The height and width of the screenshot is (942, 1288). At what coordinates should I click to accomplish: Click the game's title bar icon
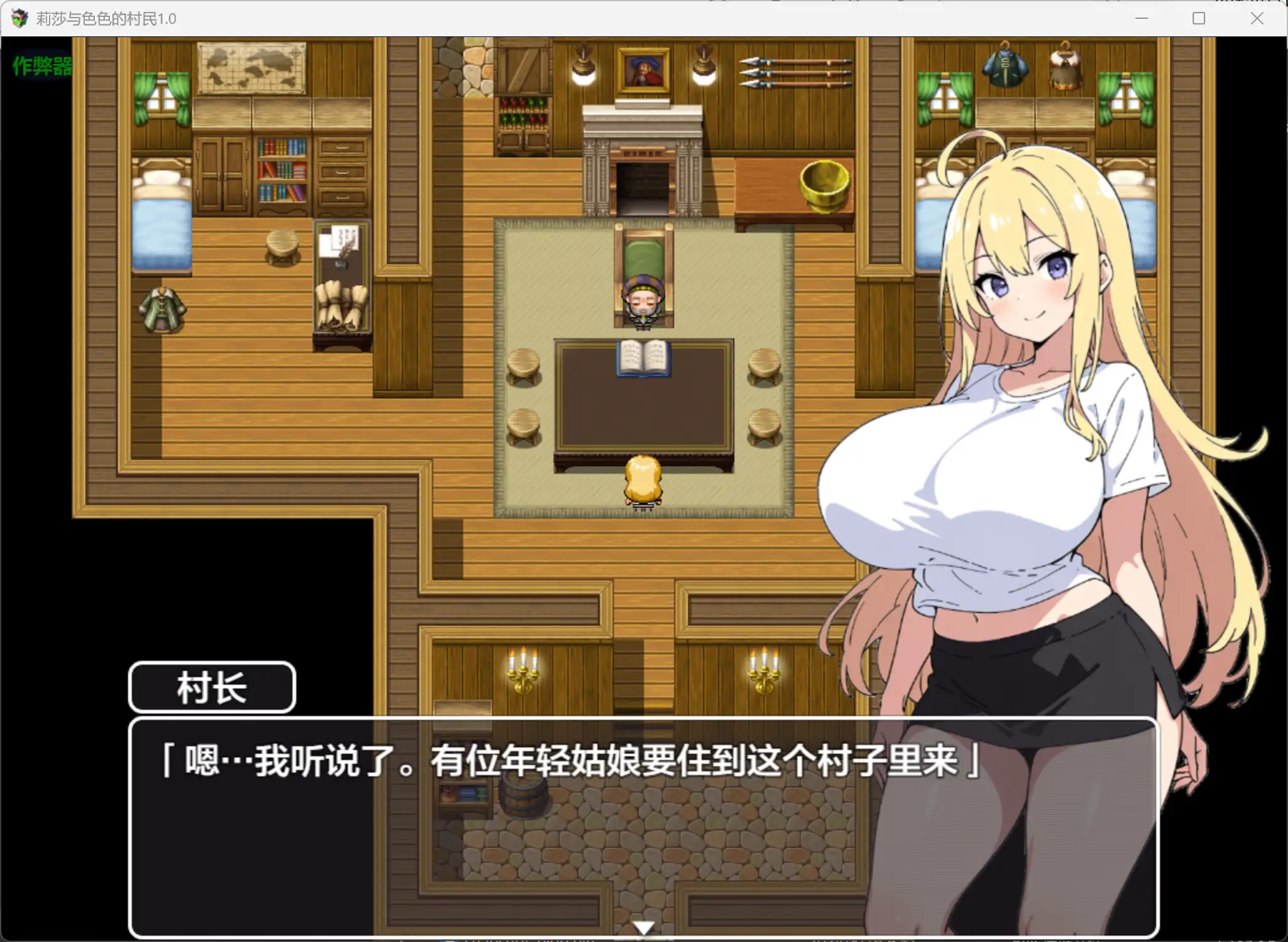(19, 18)
